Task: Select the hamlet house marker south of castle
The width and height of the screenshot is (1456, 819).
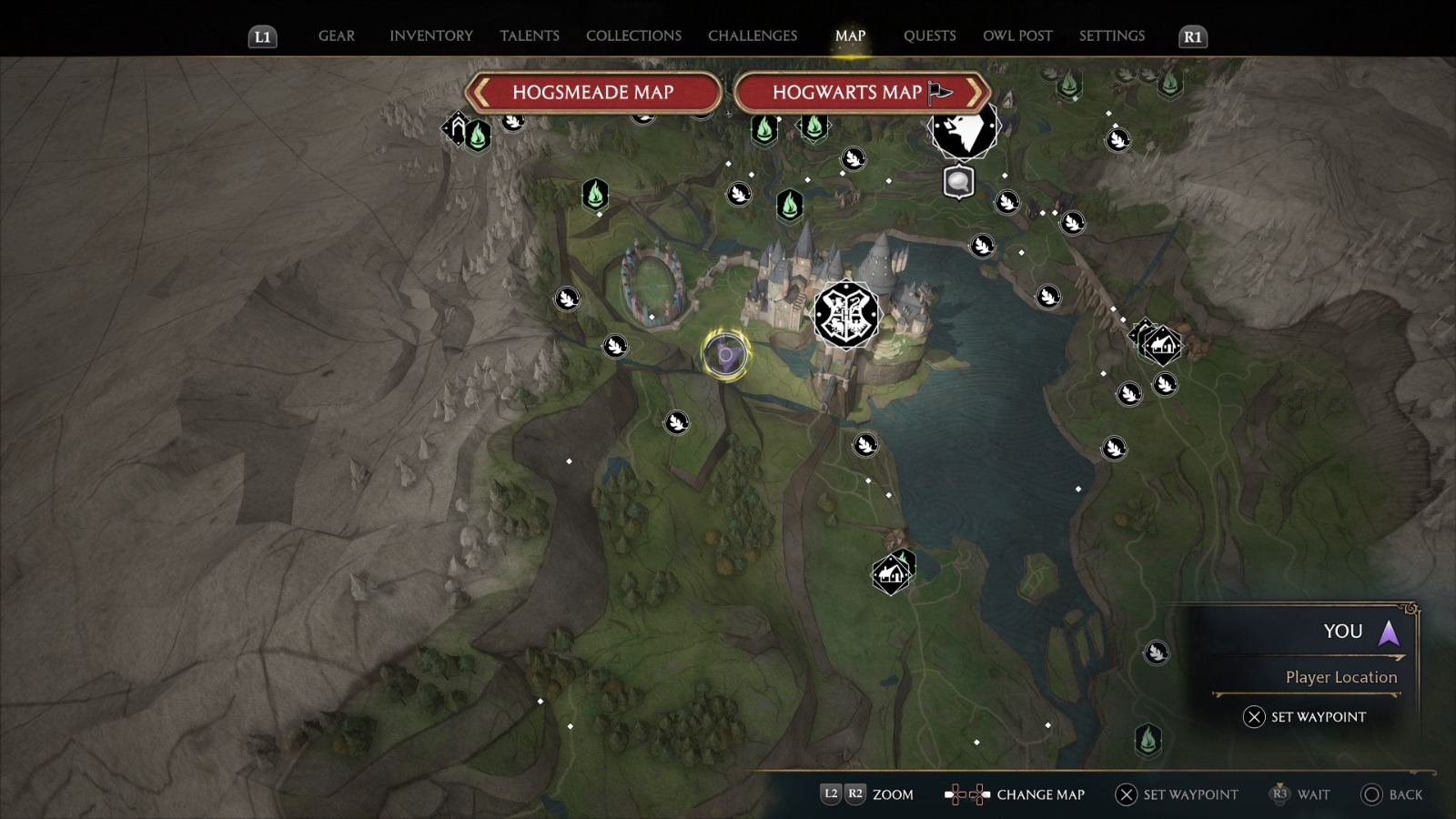Action: (x=891, y=574)
